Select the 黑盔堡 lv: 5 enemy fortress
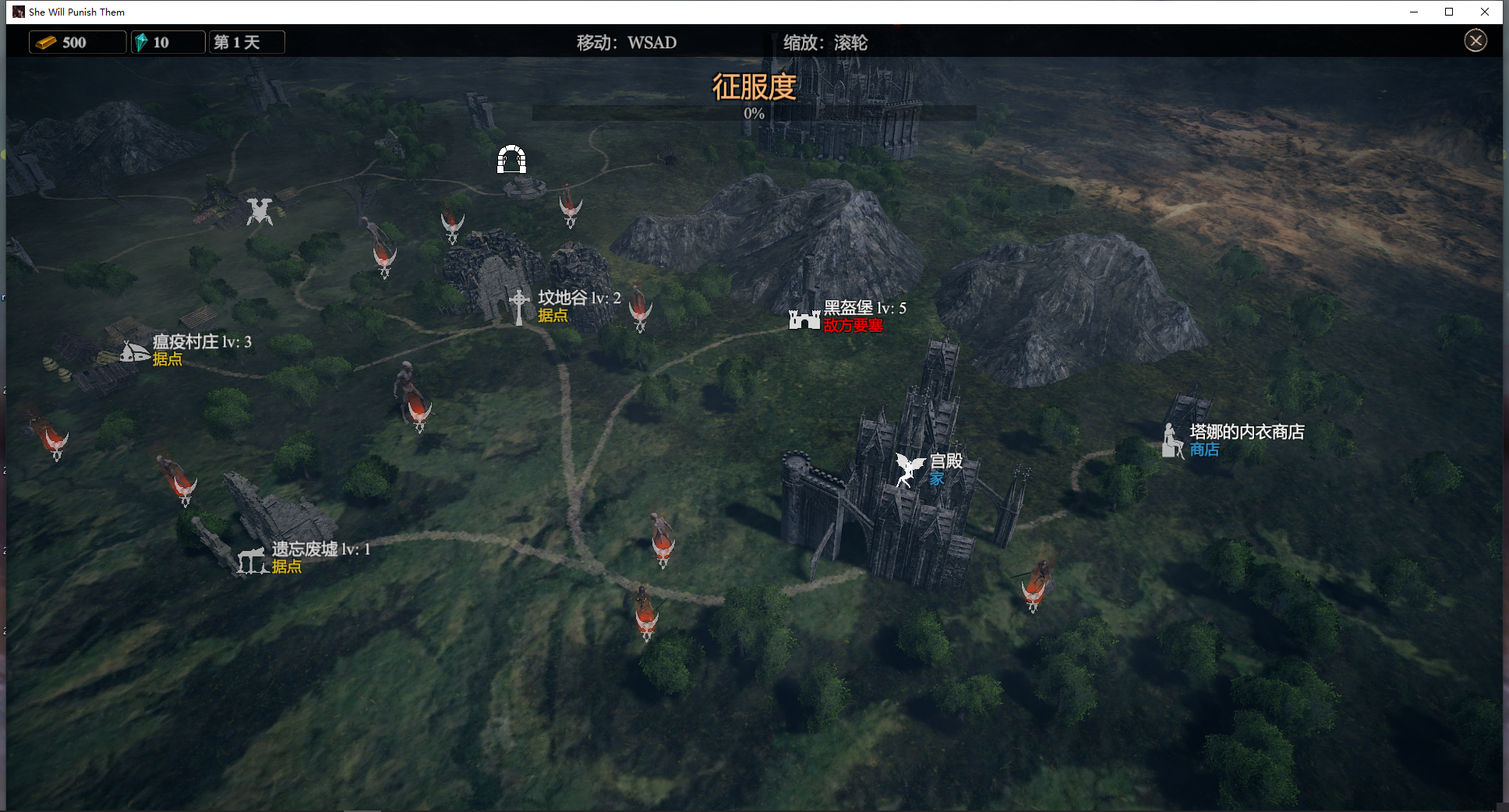Screen dimensions: 1509x812 pos(804,318)
